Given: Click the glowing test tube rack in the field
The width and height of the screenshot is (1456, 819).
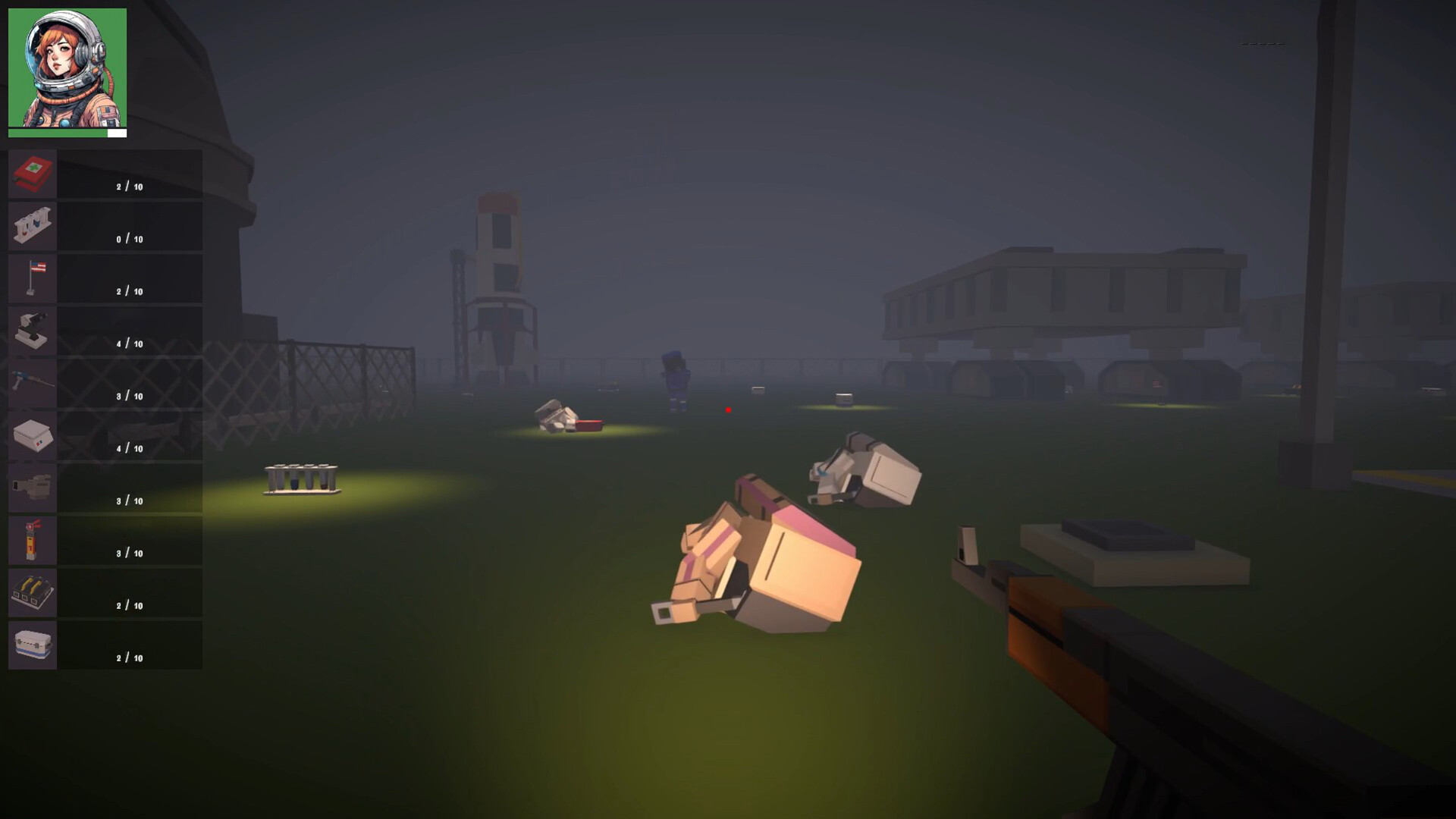Looking at the screenshot, I should pos(300,478).
